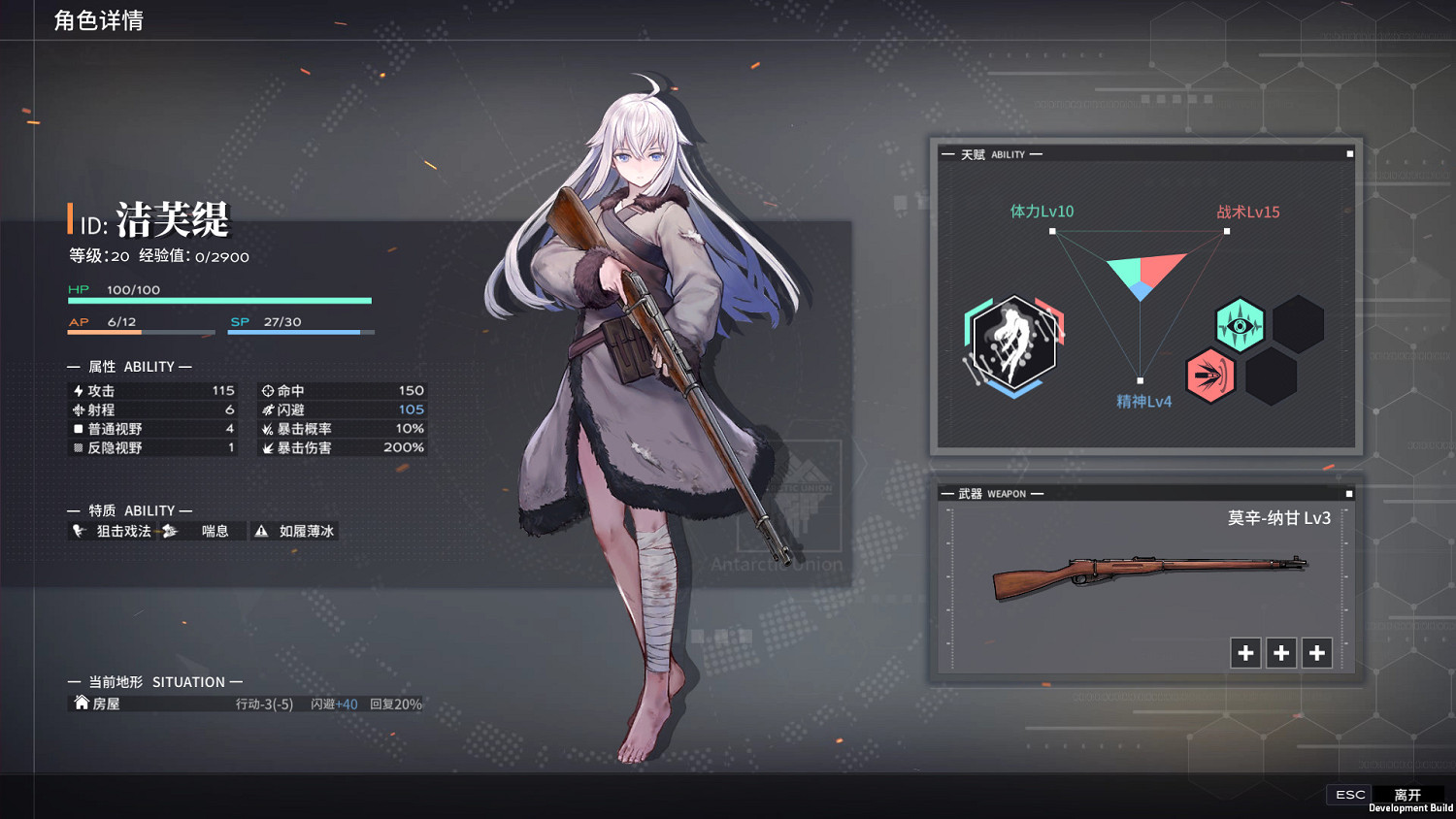The image size is (1456, 819).
Task: Select the 如履薄冰 warning trait icon
Action: pos(262,531)
